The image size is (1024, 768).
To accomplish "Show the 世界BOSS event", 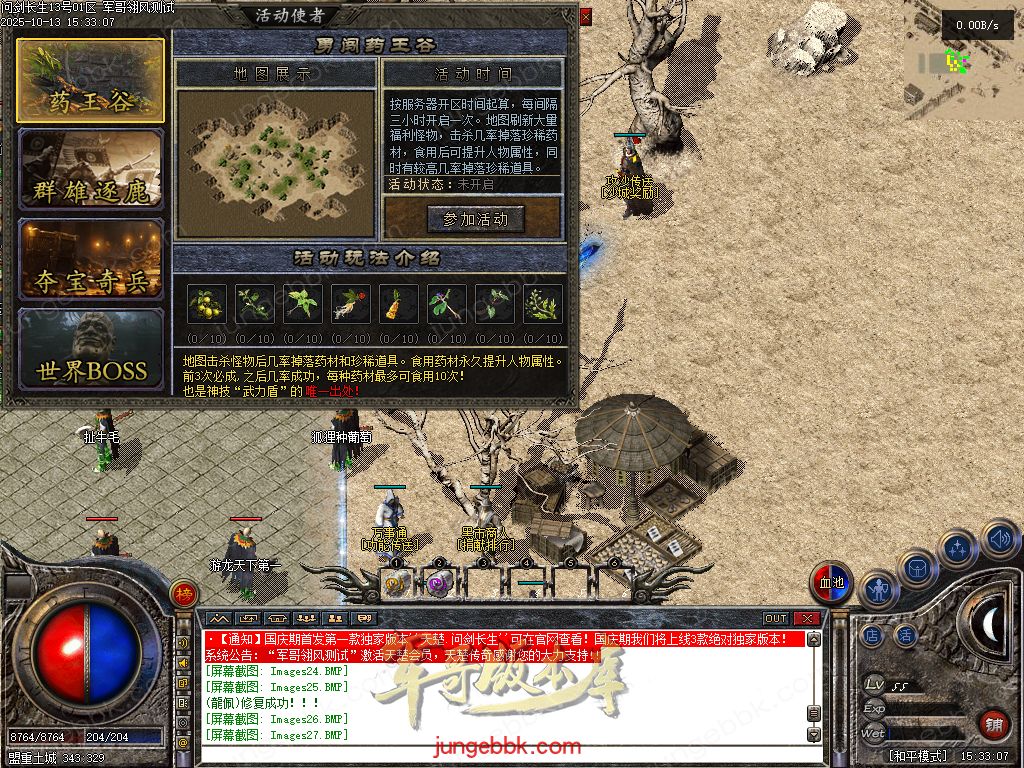I will (x=90, y=349).
